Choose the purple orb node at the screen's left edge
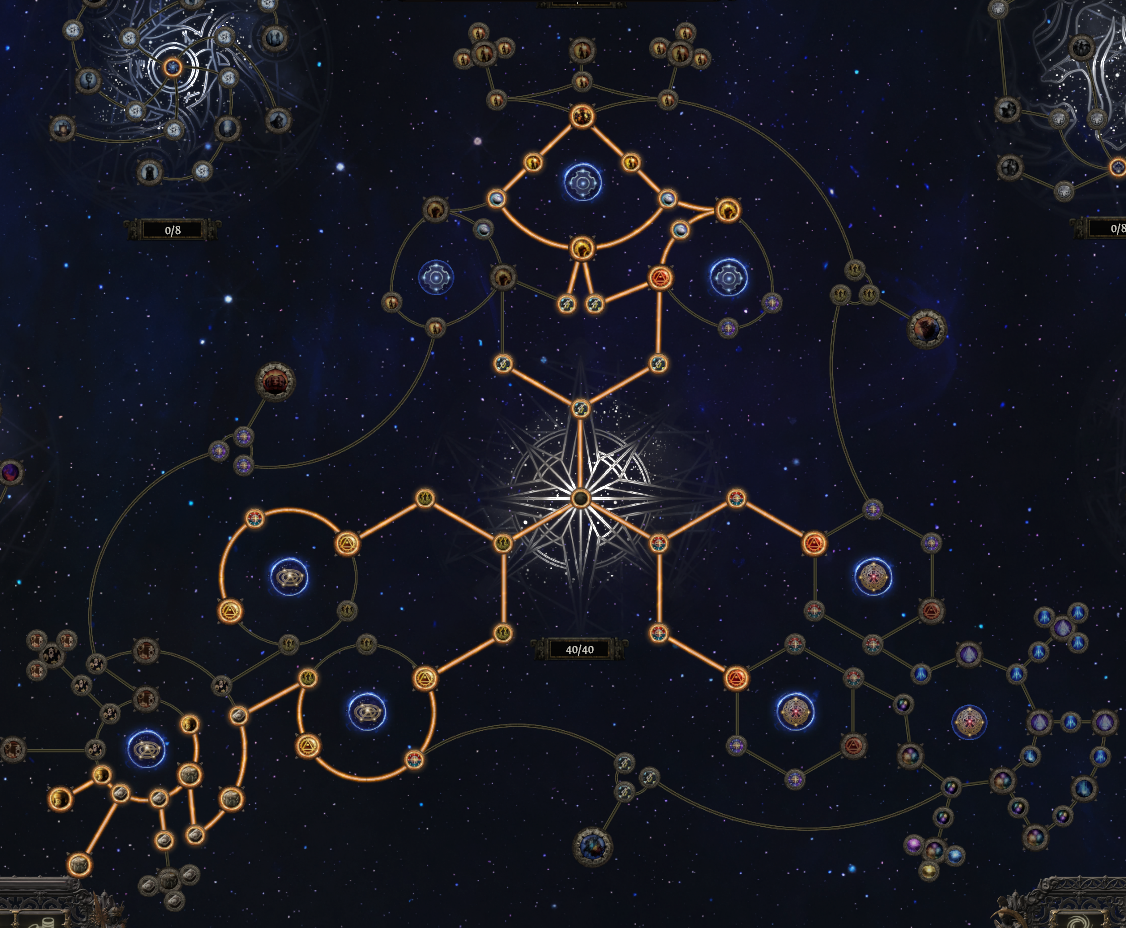This screenshot has width=1126, height=928. pos(11,472)
